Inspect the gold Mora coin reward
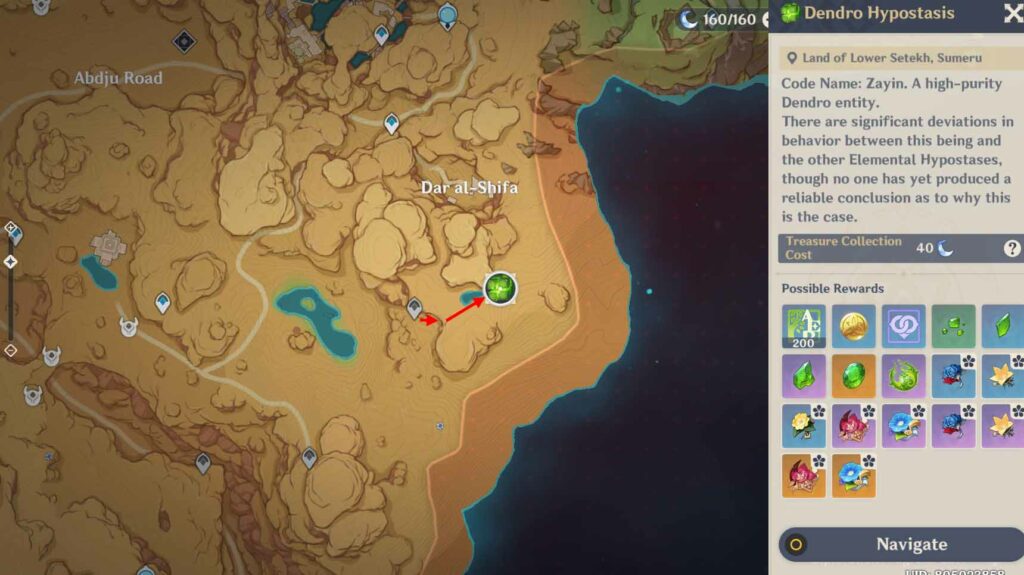 853,326
